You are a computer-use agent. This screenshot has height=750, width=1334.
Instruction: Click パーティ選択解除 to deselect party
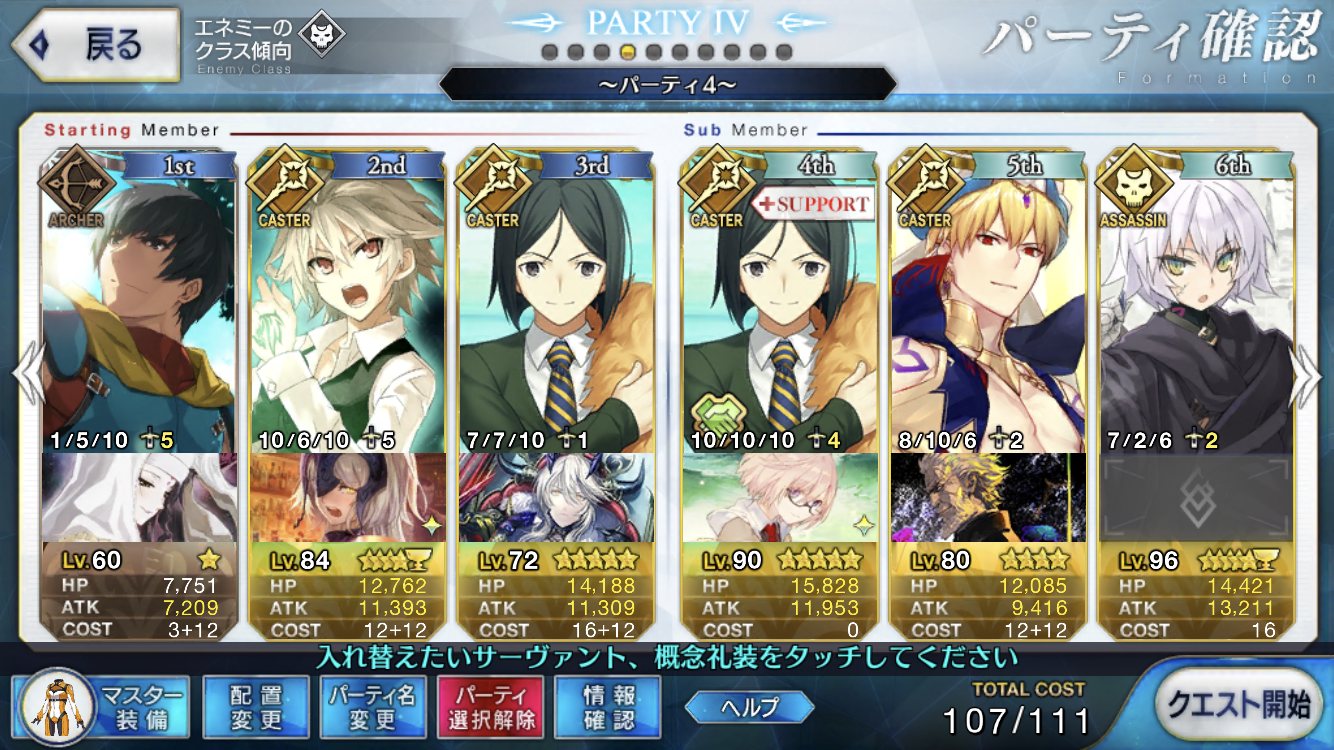[x=490, y=706]
